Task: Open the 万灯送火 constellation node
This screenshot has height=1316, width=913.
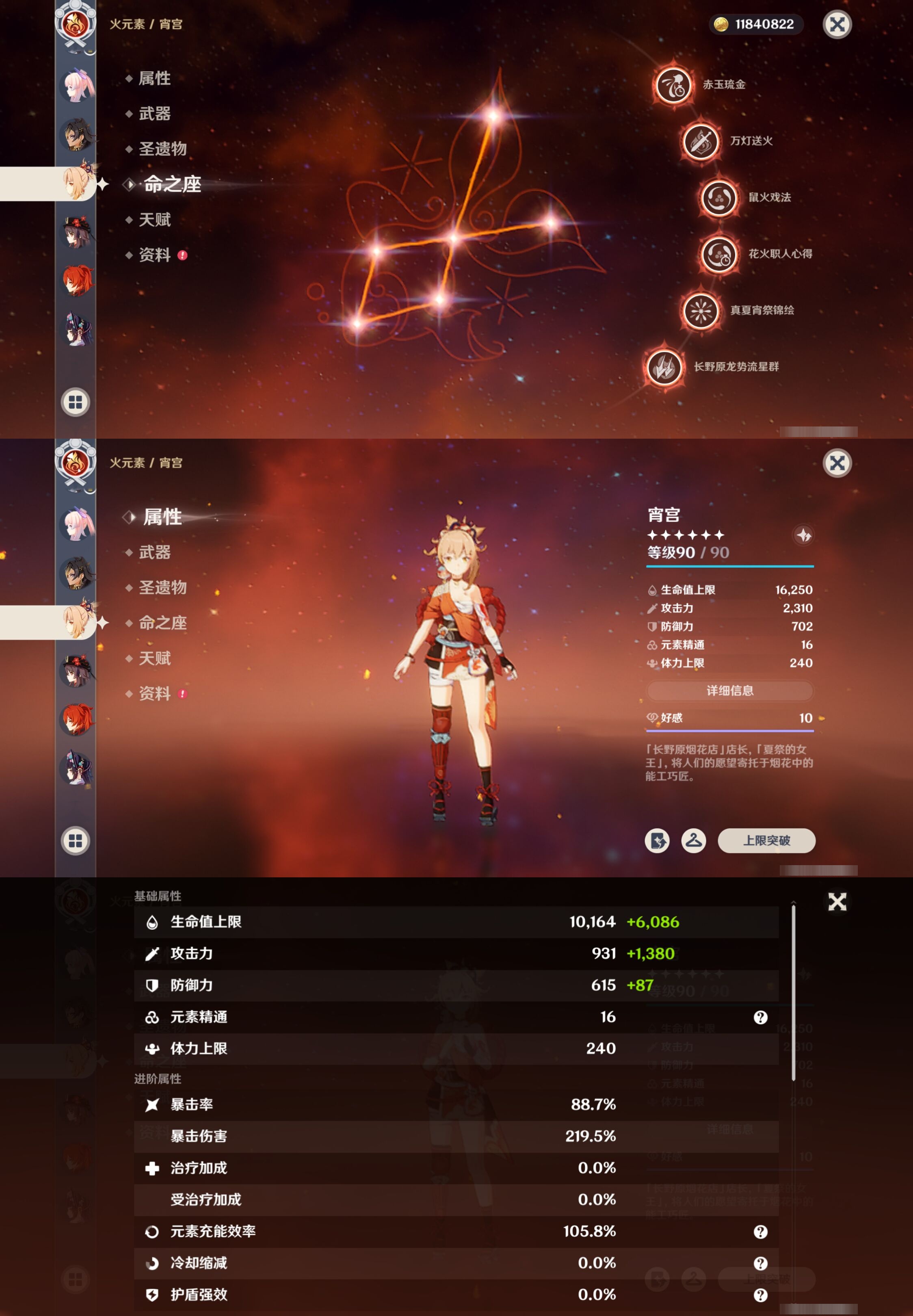Action: (700, 141)
